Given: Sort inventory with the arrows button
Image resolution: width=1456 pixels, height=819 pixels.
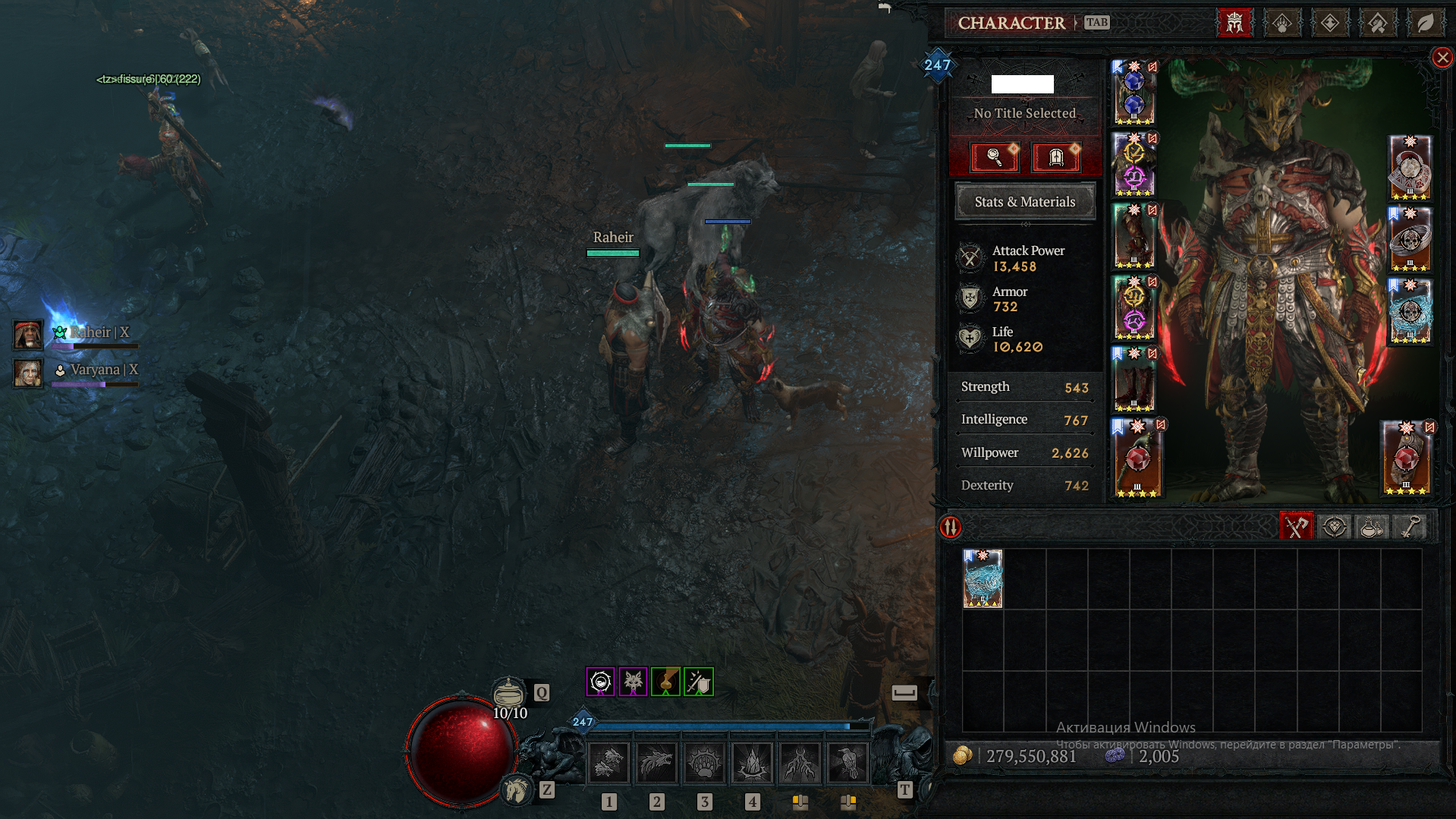Looking at the screenshot, I should (951, 527).
